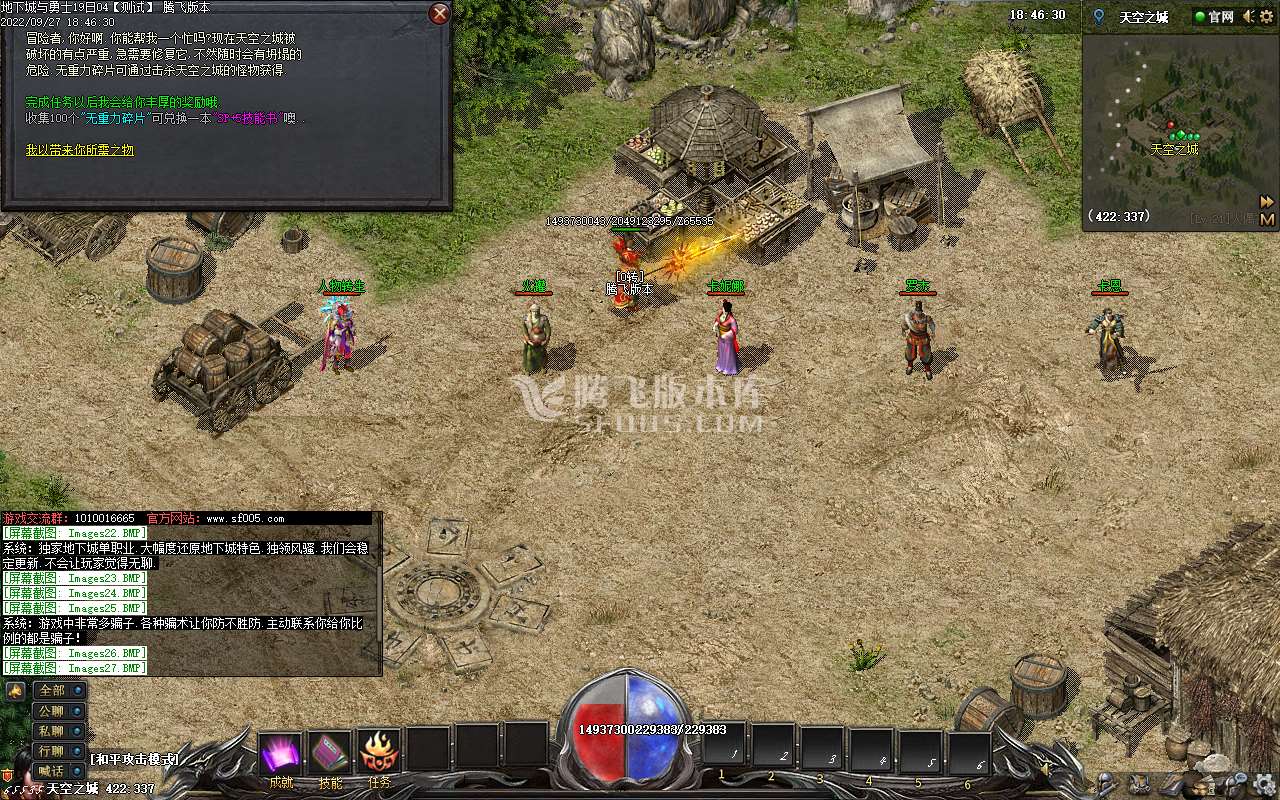Viewport: 1280px width, 800px height.
Task: Open settings from the minimap gear icon
Action: 1269,17
